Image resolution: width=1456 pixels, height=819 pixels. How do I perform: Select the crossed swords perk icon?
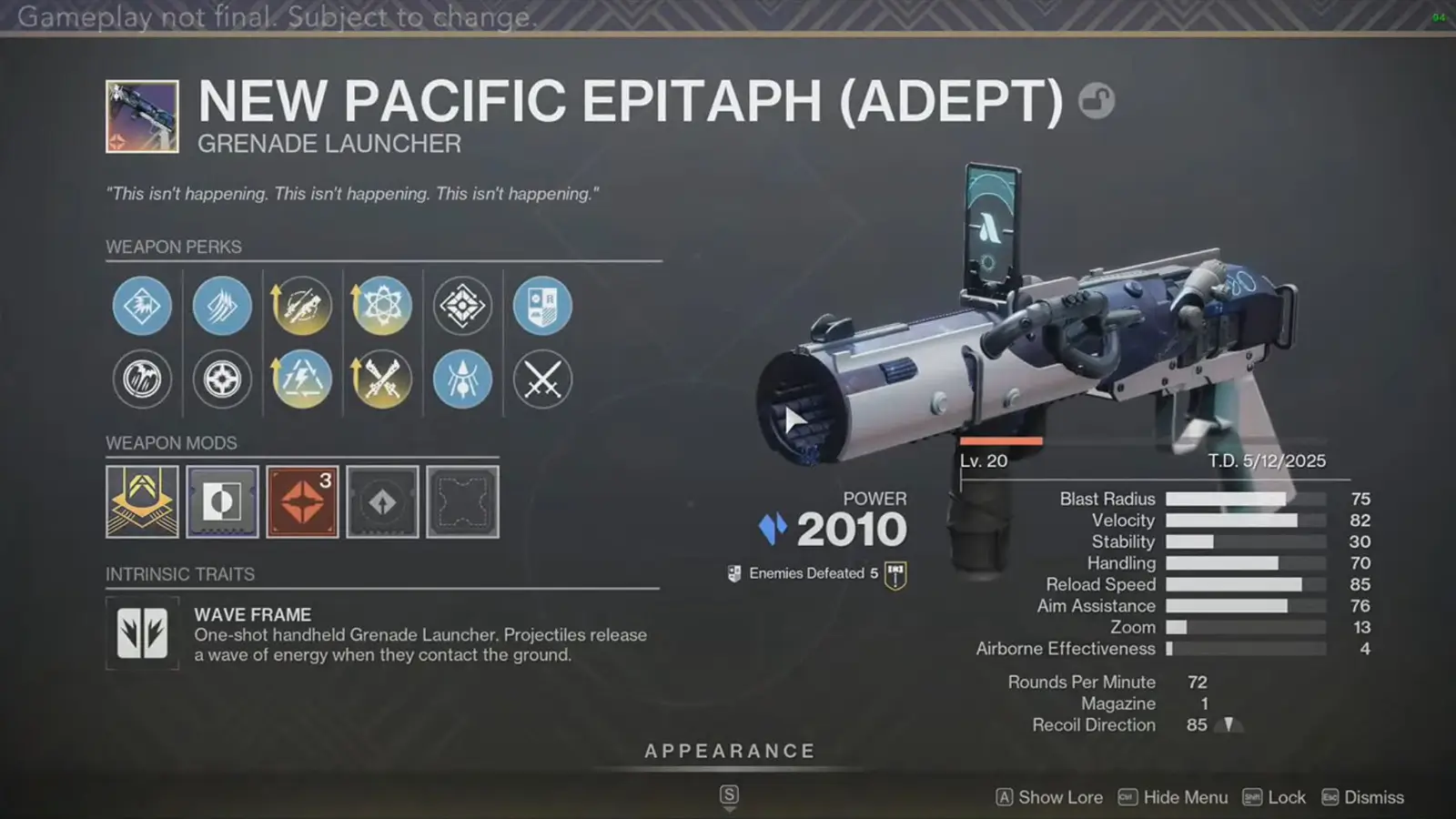point(541,379)
